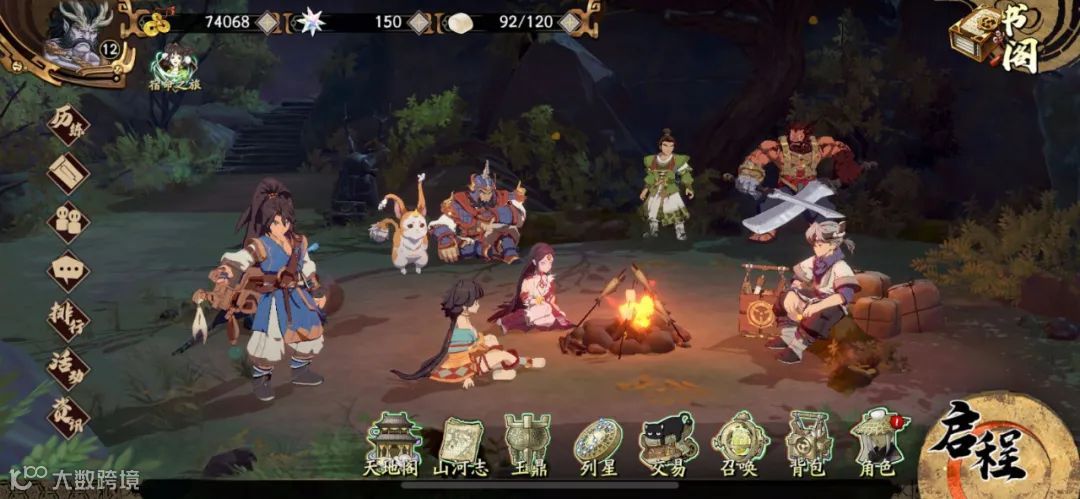The width and height of the screenshot is (1080, 499).
Task: Open the 山河志 map scroll
Action: pyautogui.click(x=458, y=446)
